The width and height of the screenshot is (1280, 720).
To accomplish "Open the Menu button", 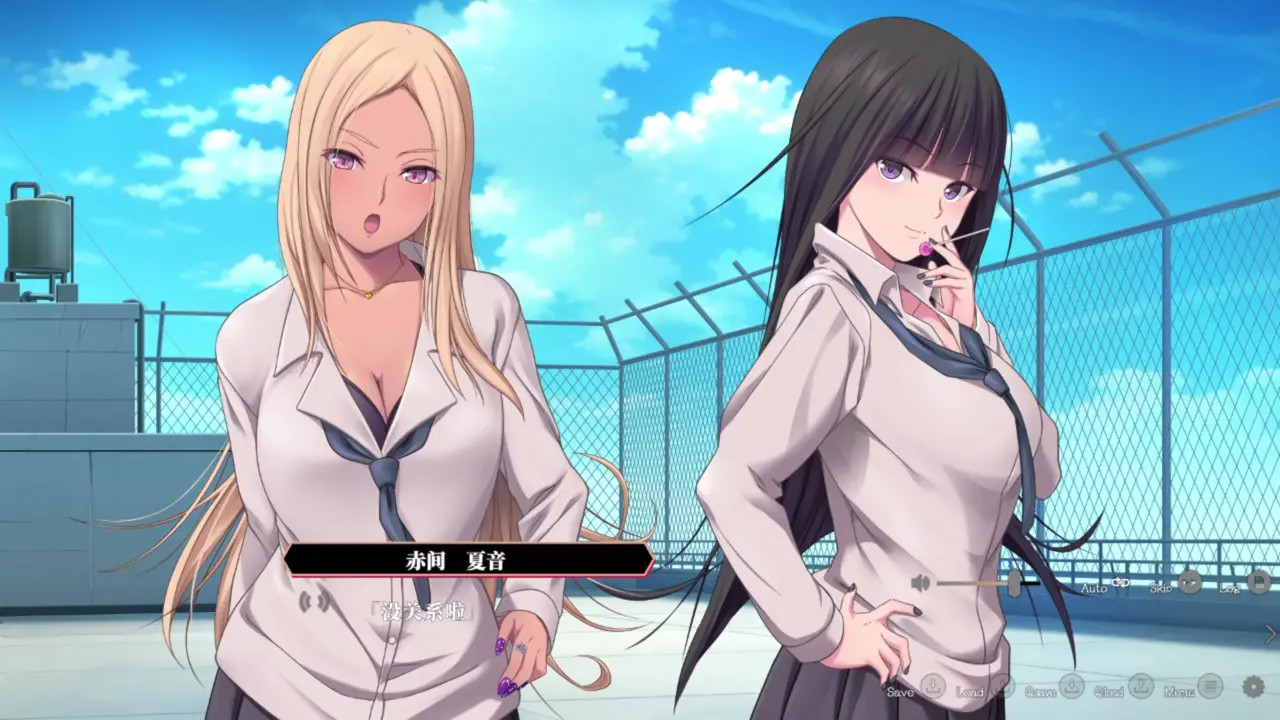I will (x=1210, y=686).
